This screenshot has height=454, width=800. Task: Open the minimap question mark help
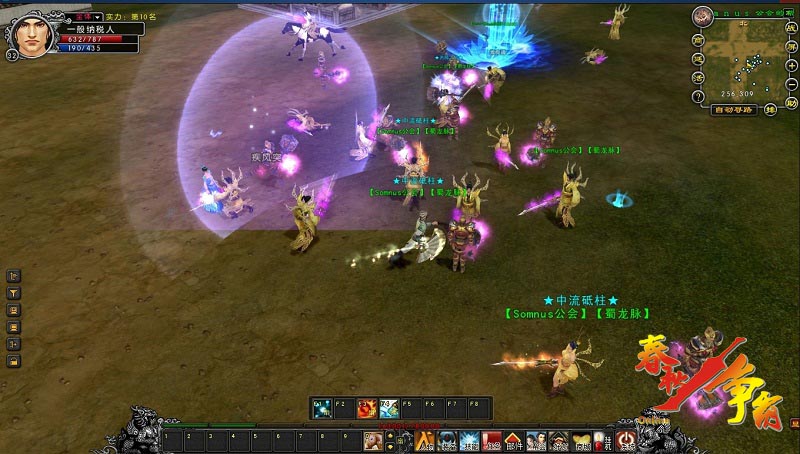coord(698,96)
